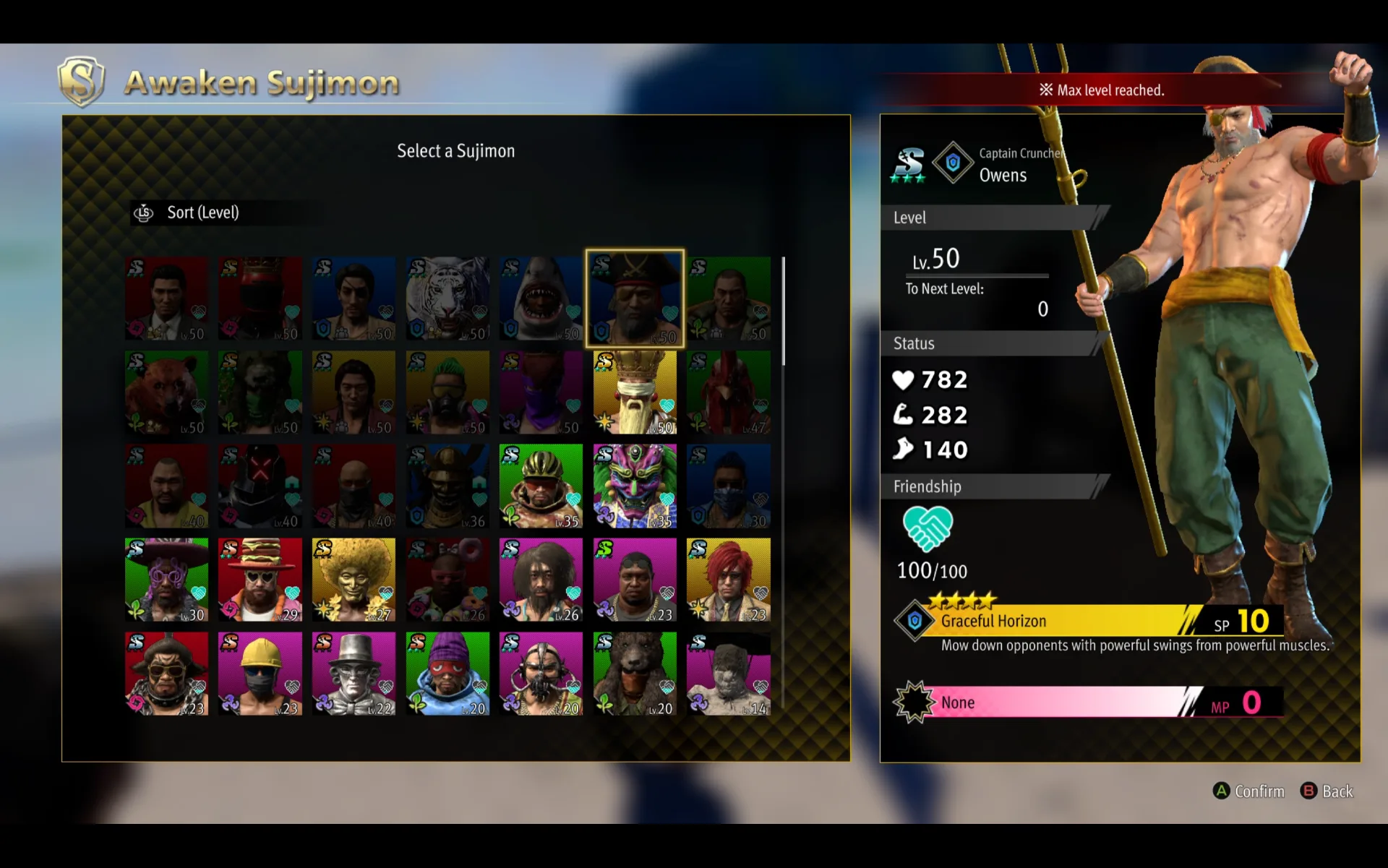Select the yellow hard hat Sujimon
Screen dimensions: 1388x868
(x=260, y=674)
